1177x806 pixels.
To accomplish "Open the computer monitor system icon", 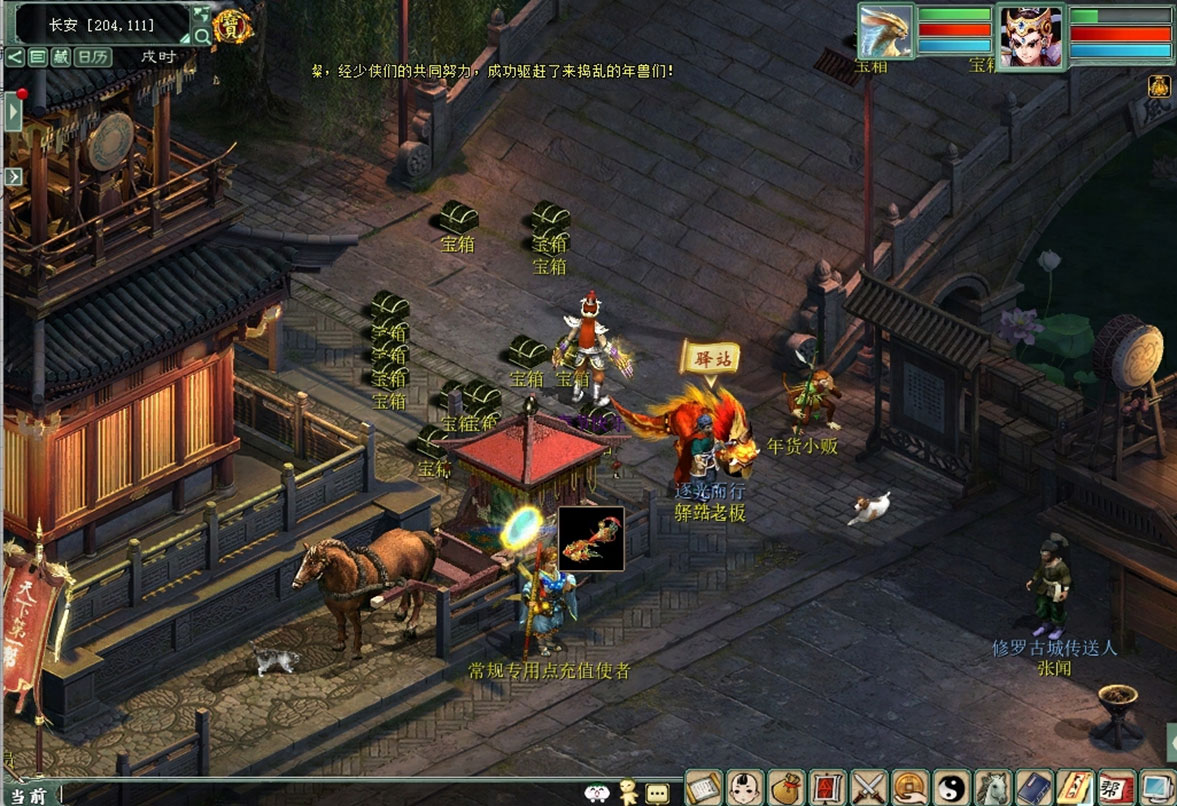I will point(1156,788).
